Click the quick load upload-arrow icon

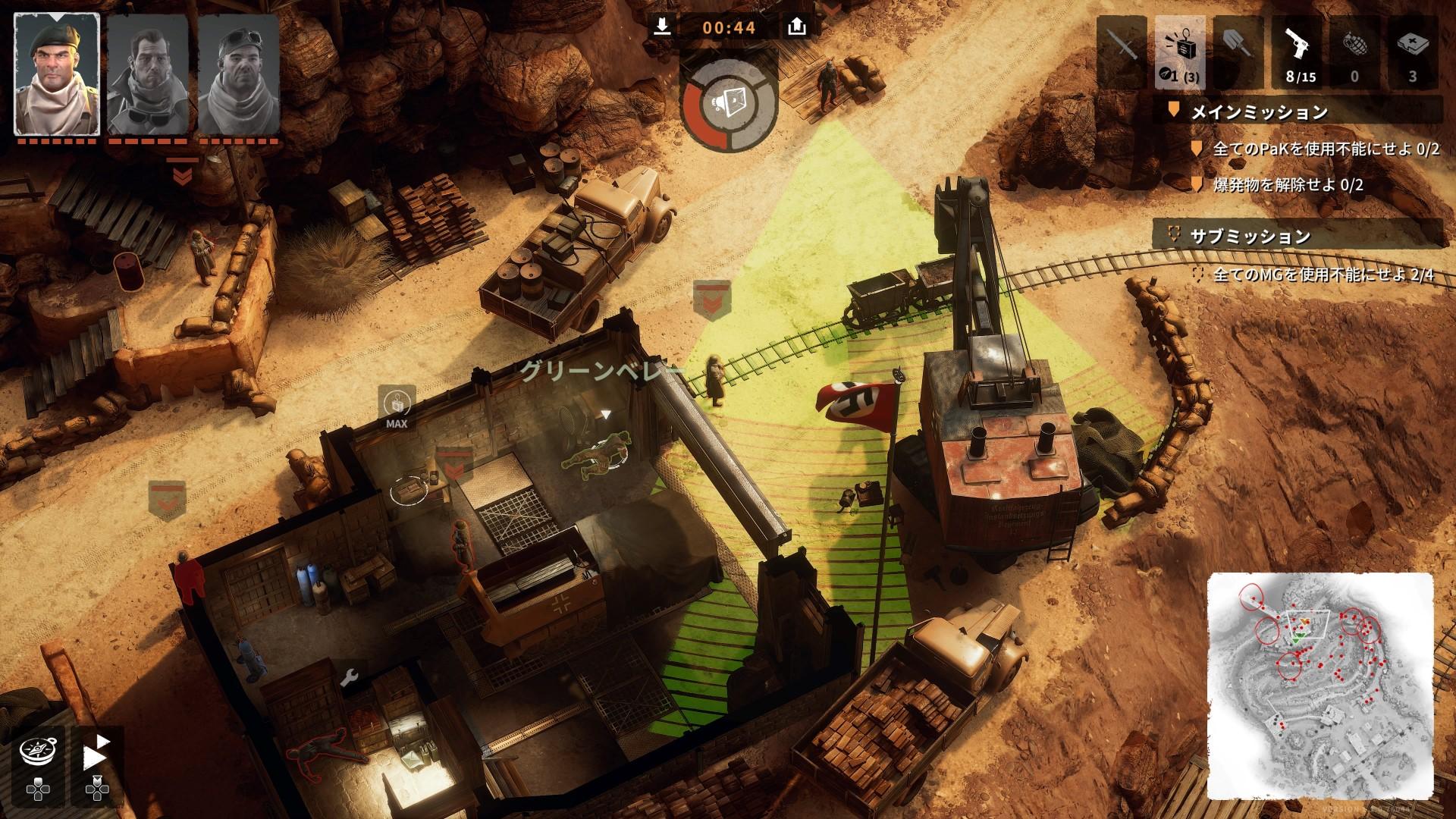click(796, 27)
